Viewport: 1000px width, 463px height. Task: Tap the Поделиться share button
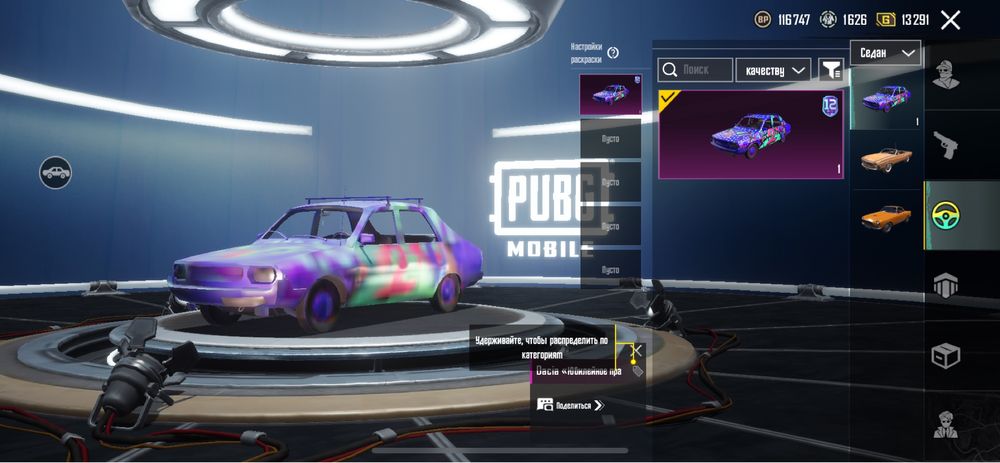point(570,405)
